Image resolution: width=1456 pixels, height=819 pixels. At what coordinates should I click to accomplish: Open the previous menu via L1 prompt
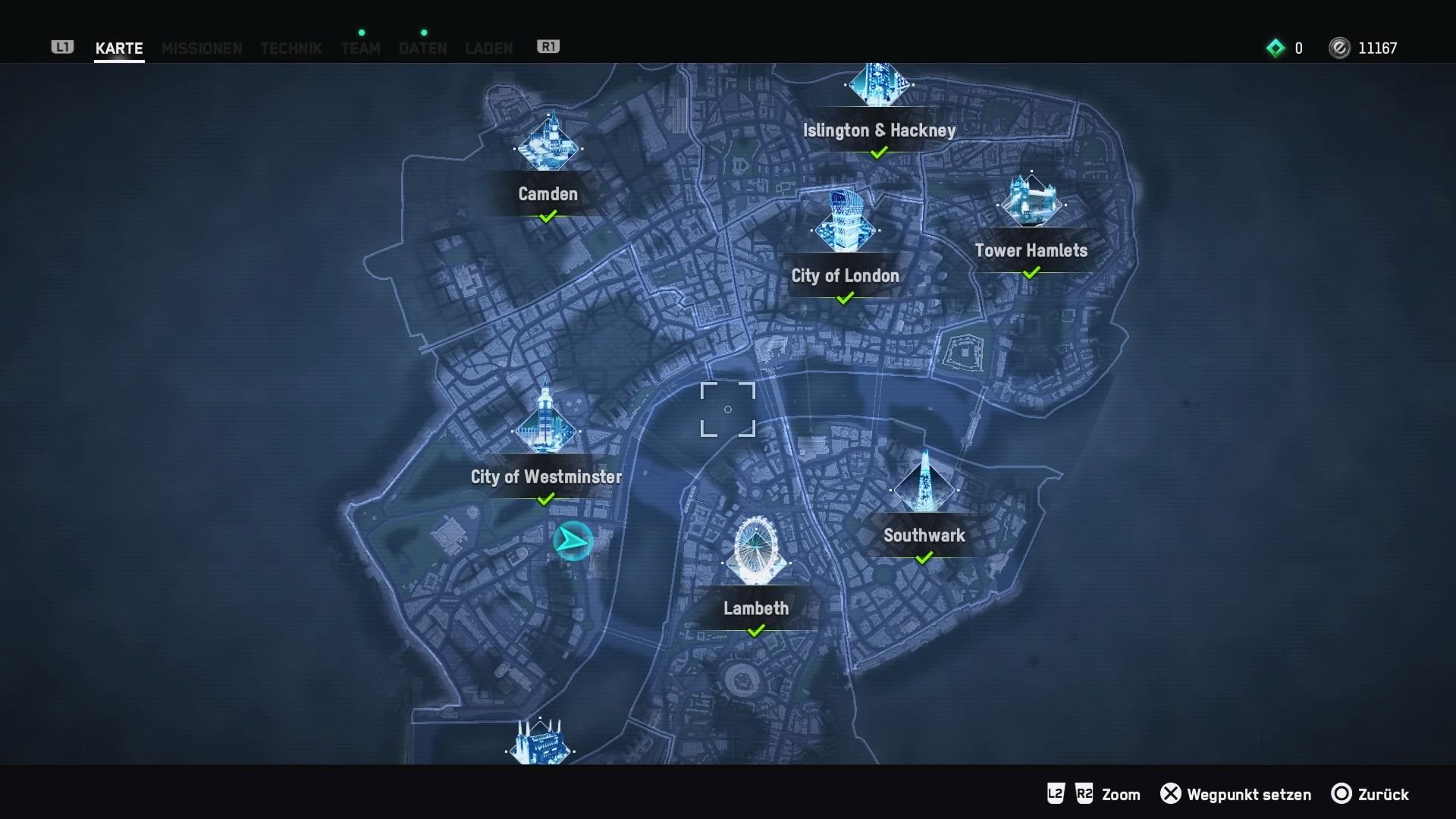(61, 47)
